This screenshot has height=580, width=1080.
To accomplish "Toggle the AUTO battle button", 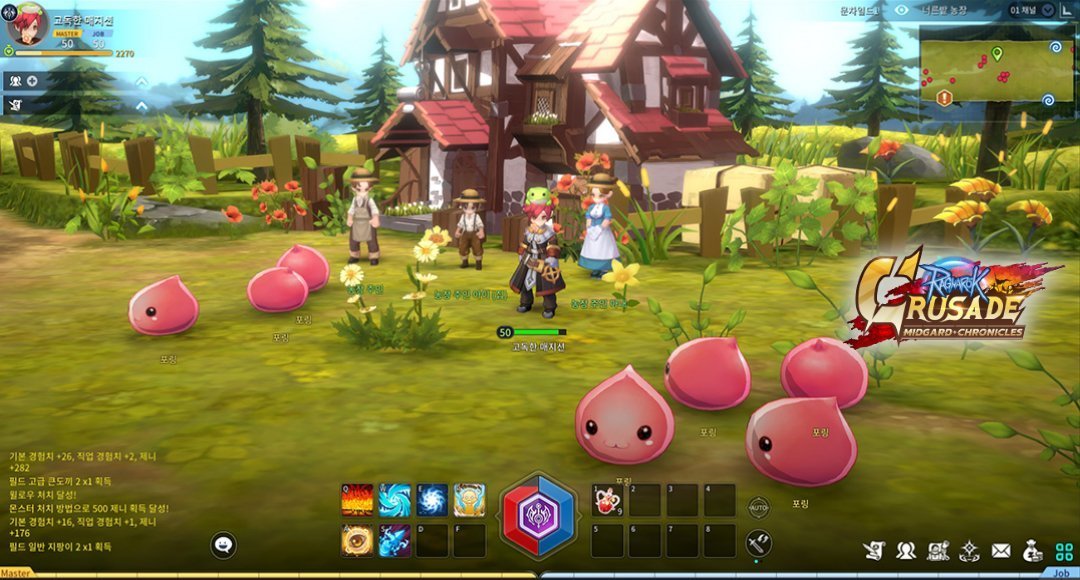I will click(759, 507).
